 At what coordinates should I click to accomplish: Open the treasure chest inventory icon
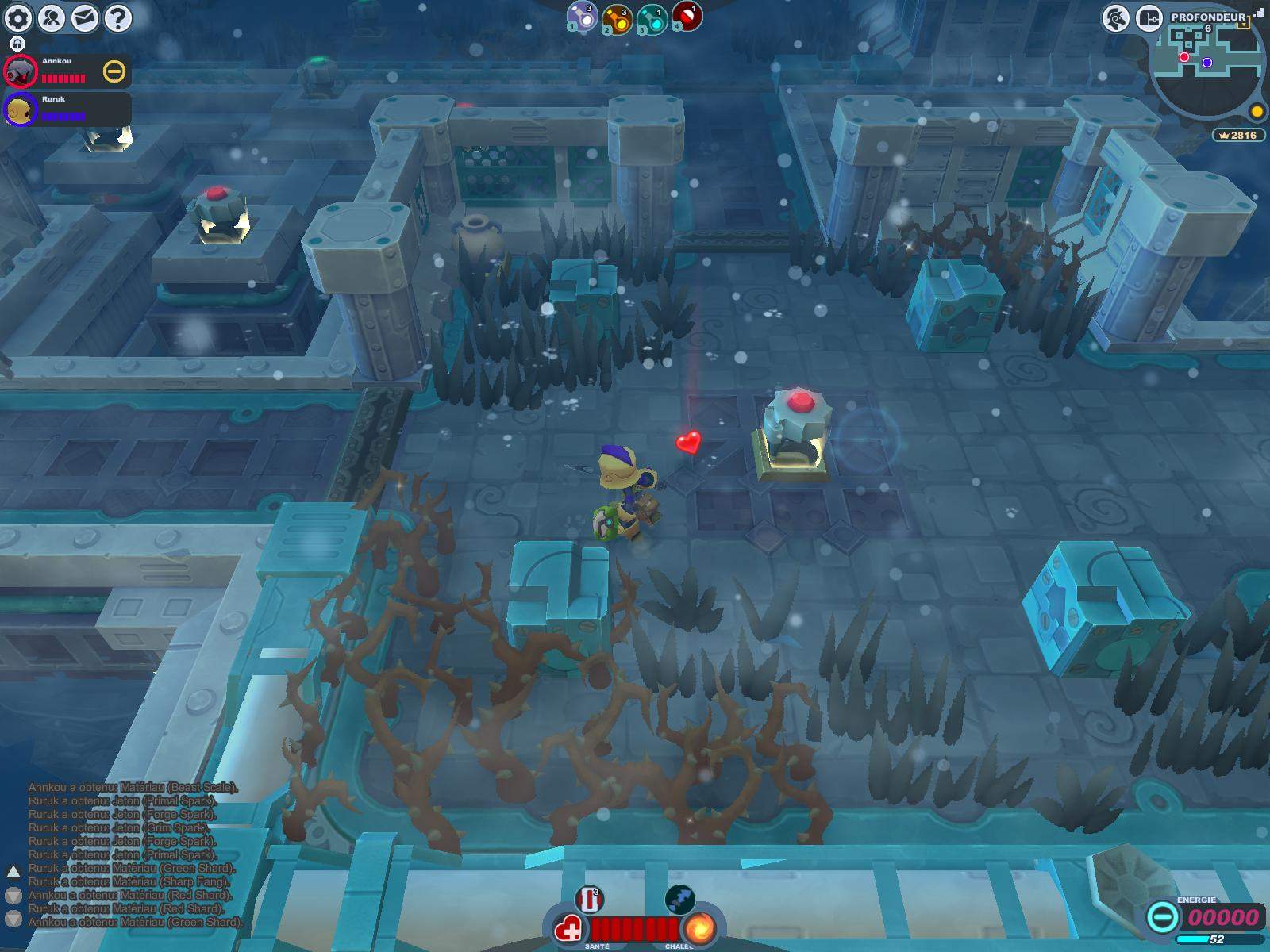1149,18
